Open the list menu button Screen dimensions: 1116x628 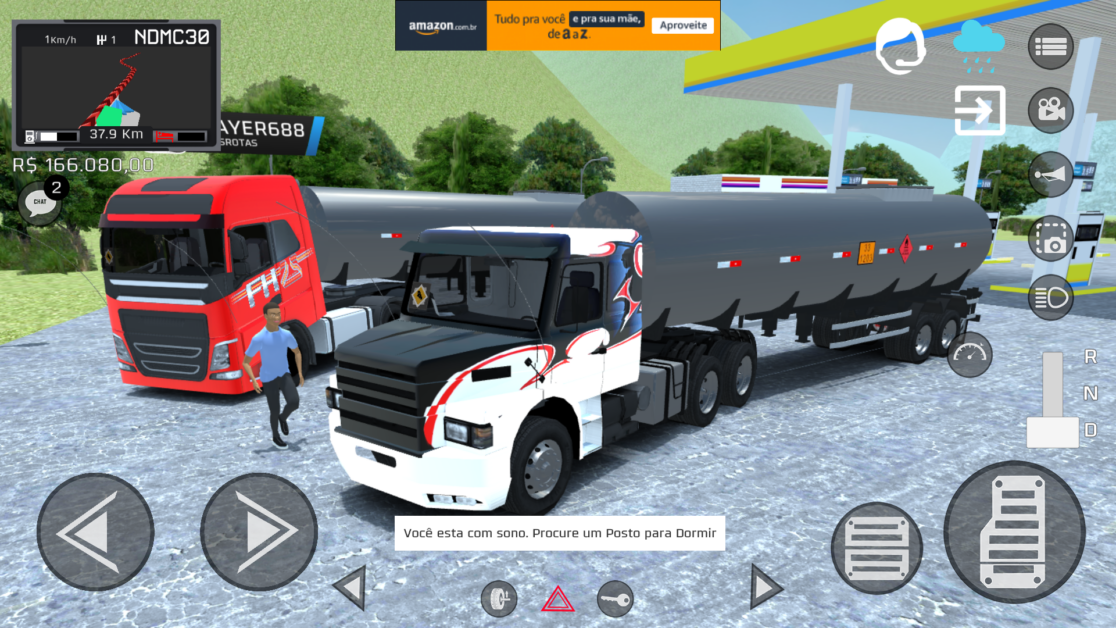(x=1050, y=46)
